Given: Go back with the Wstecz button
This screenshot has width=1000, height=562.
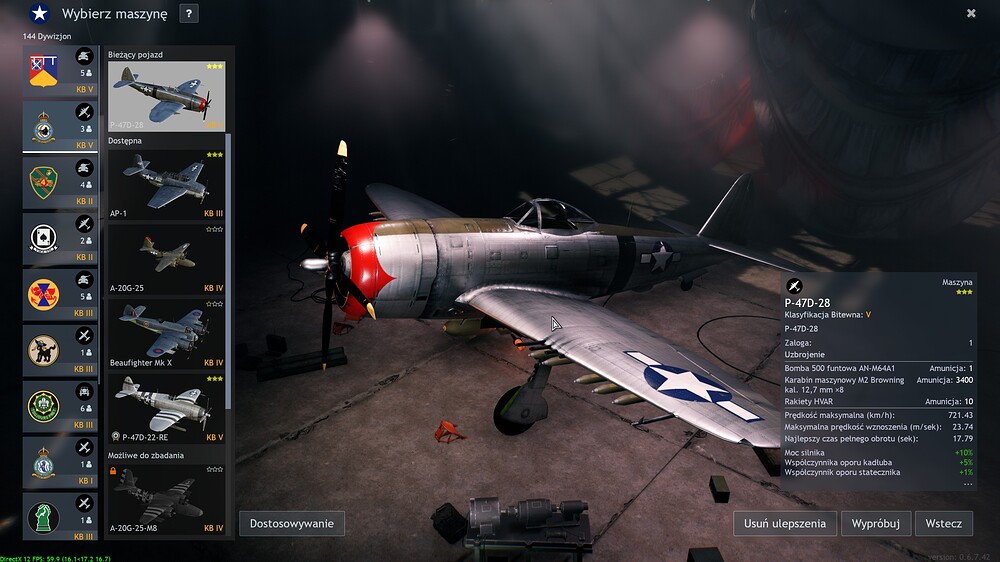Looking at the screenshot, I should [x=944, y=523].
